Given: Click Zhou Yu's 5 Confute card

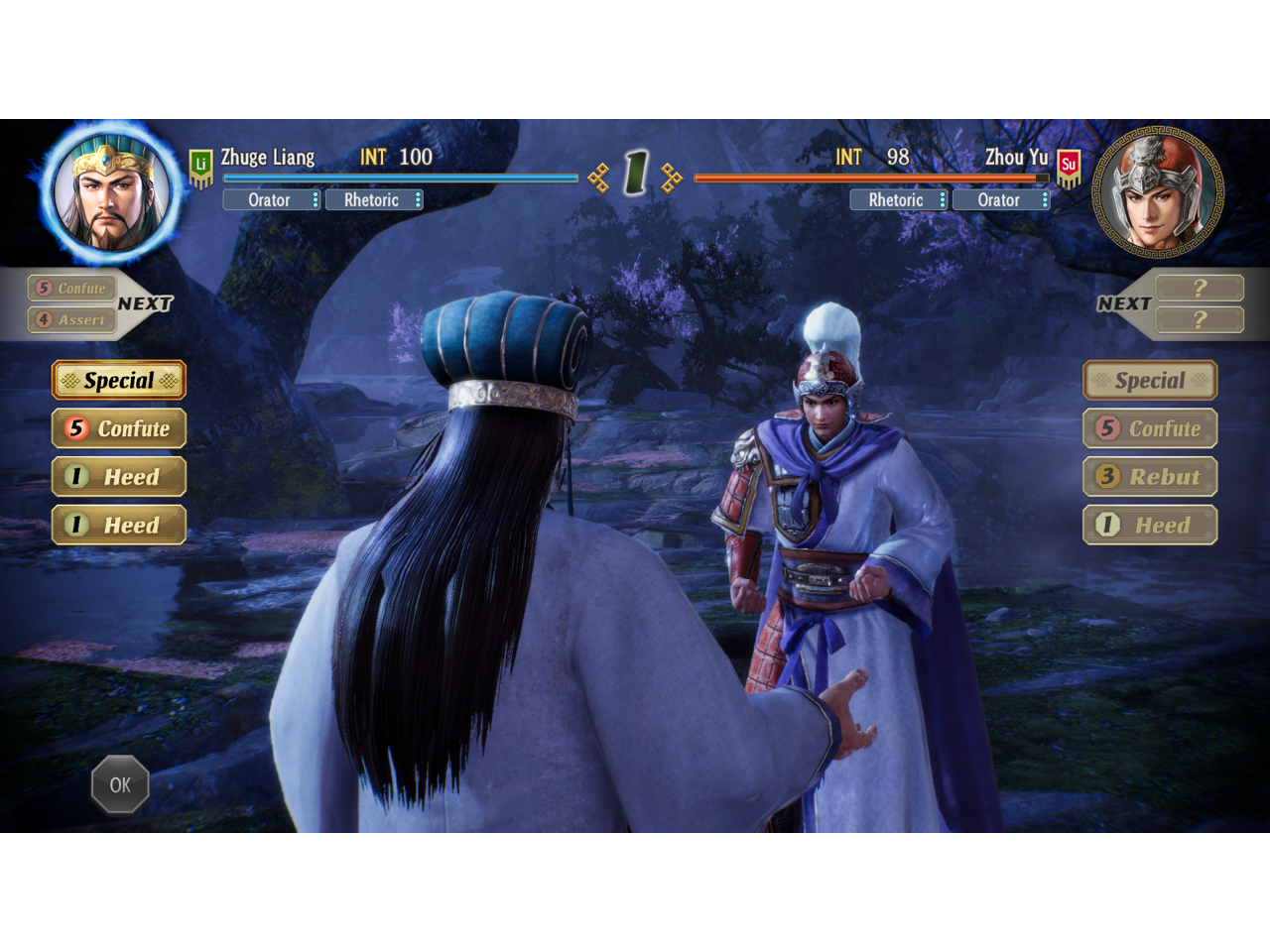Looking at the screenshot, I should pos(1150,428).
